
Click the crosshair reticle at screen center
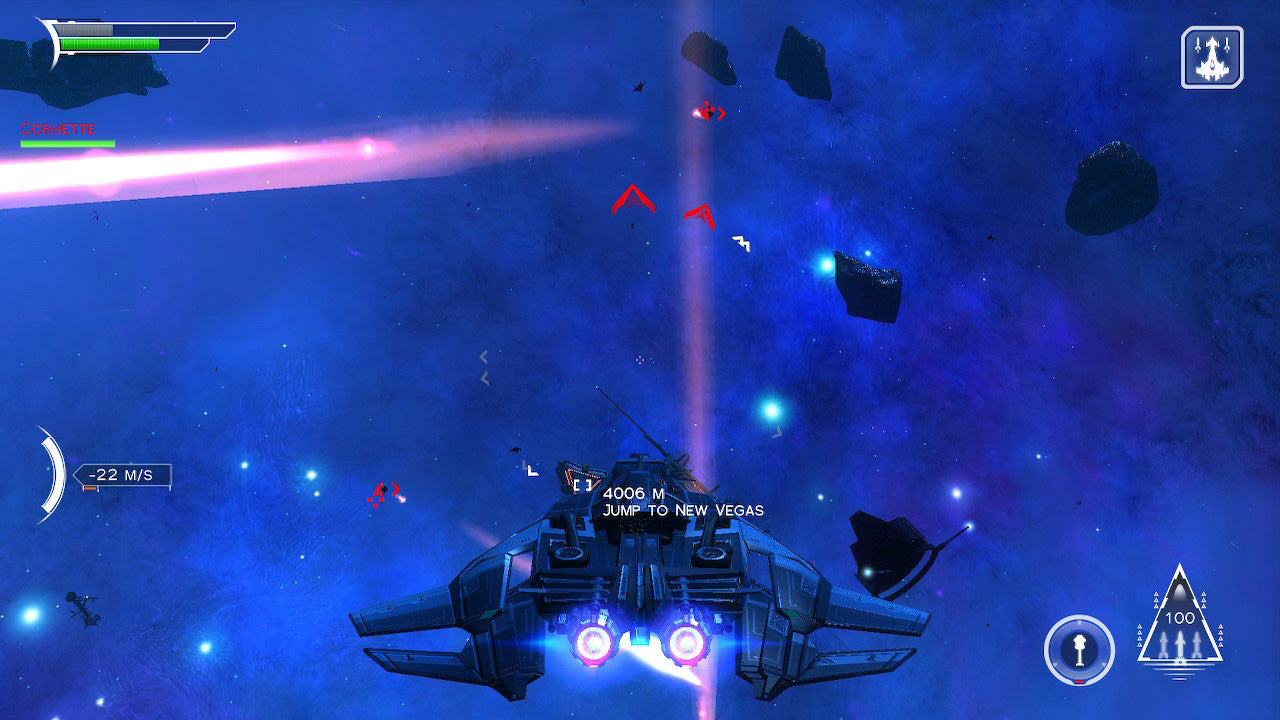[640, 360]
